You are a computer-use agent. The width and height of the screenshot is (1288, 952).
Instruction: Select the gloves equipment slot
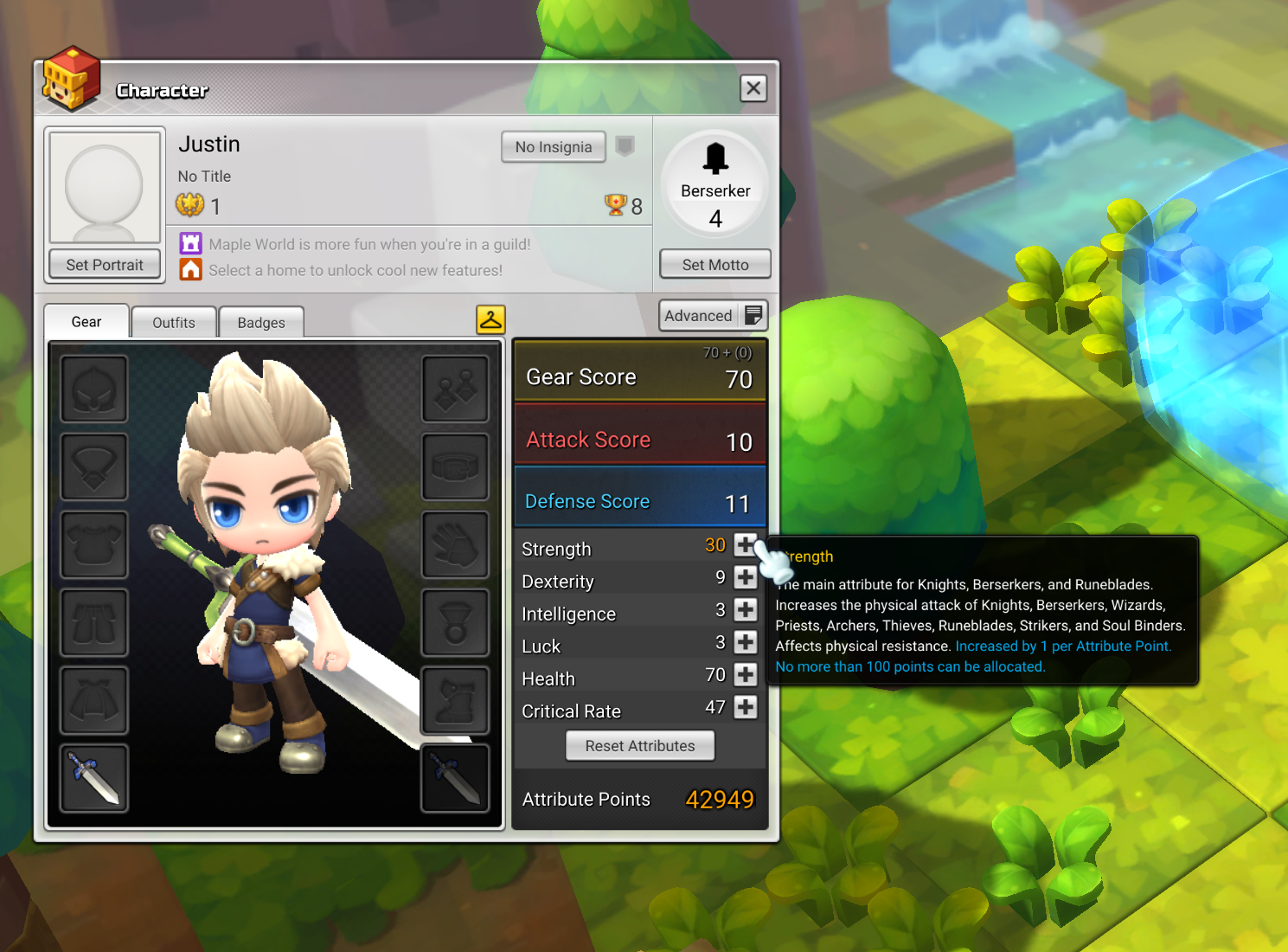click(455, 544)
